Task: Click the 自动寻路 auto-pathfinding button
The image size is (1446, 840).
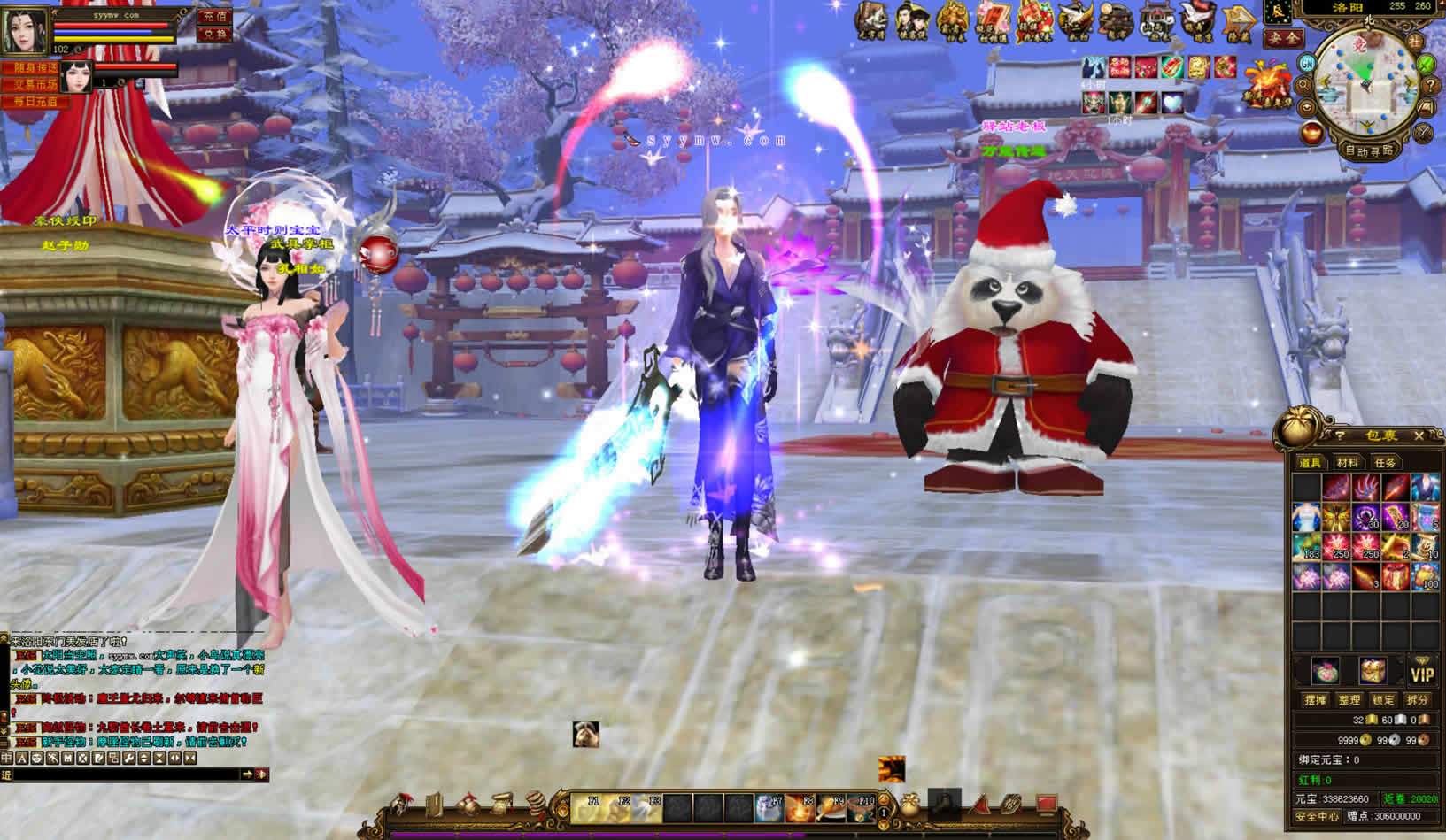Action: pyautogui.click(x=1369, y=150)
